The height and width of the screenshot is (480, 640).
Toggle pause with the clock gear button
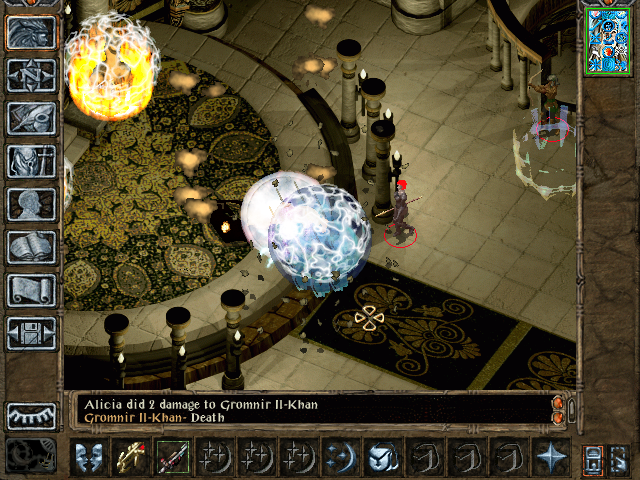[x=31, y=455]
